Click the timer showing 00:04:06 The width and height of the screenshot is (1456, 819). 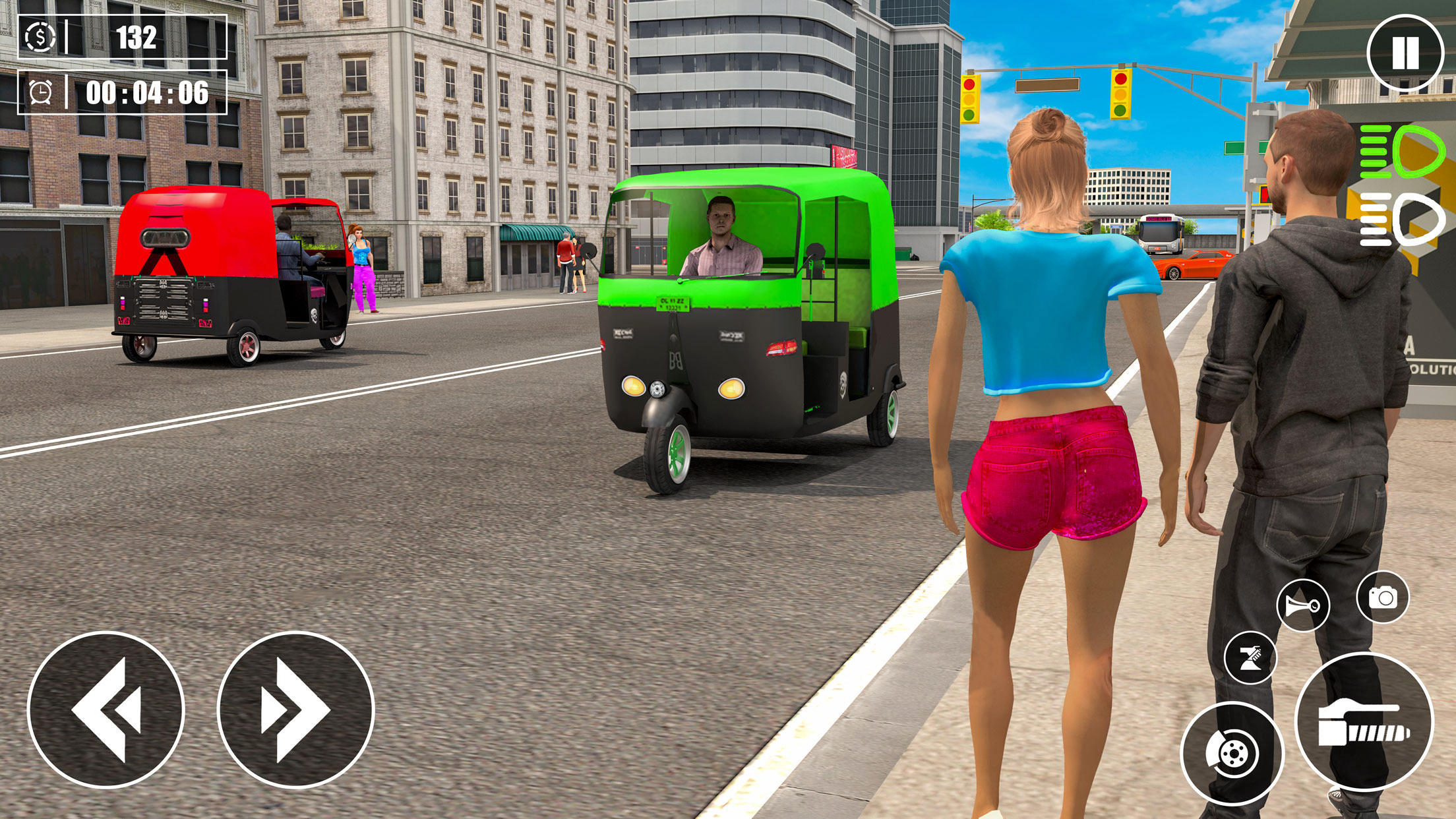tap(146, 96)
